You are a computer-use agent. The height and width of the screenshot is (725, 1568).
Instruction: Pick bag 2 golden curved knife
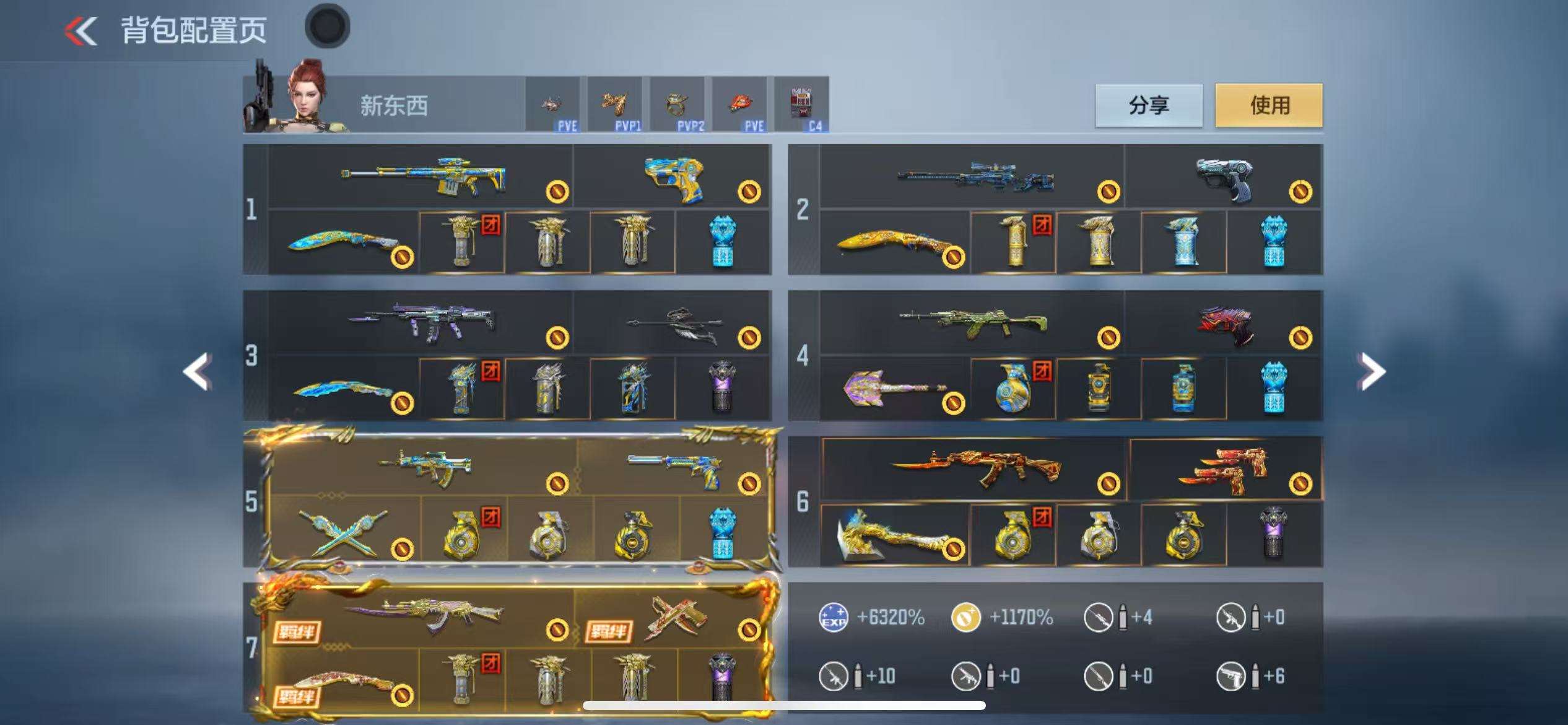coord(895,244)
